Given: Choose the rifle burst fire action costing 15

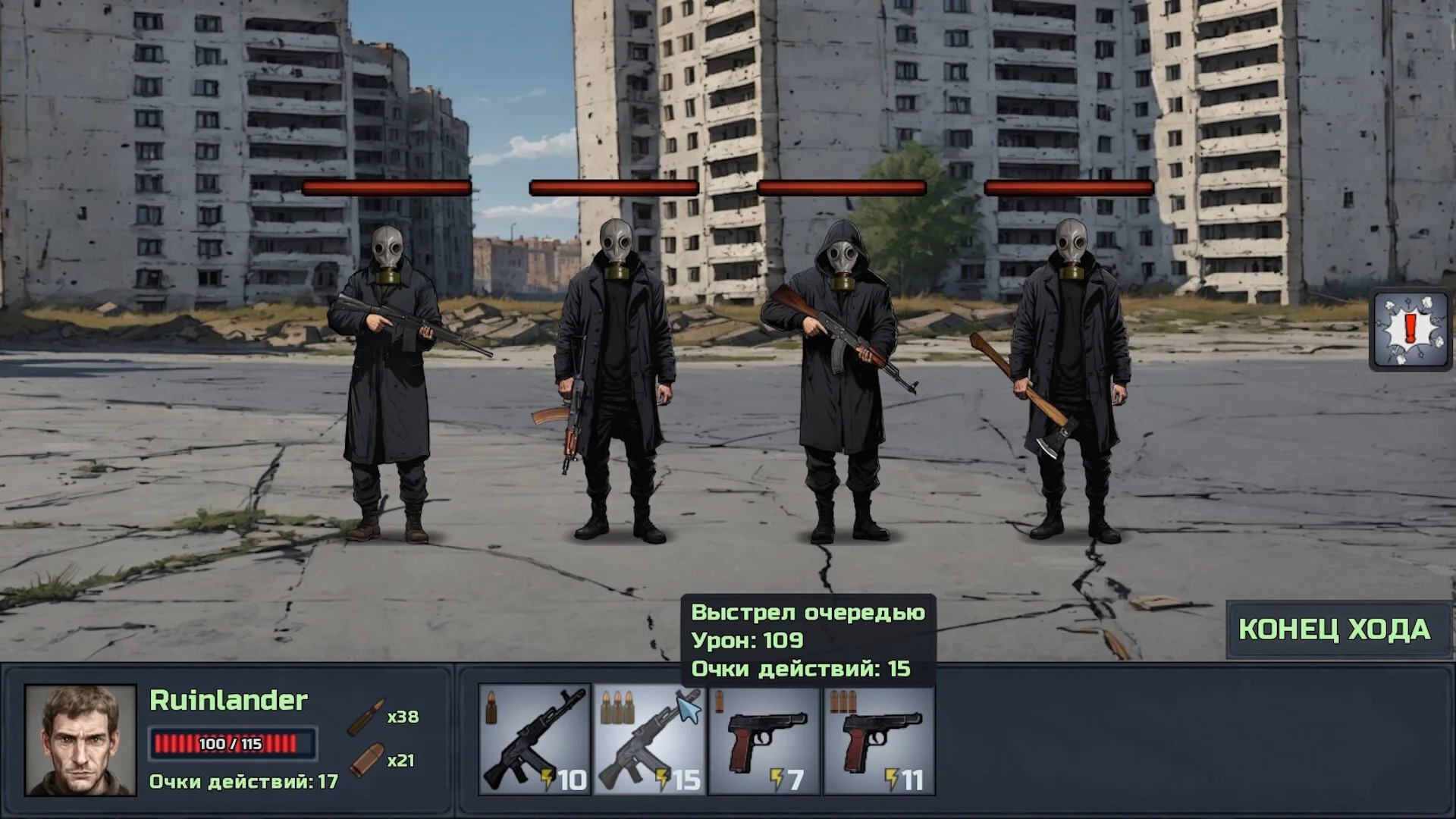Looking at the screenshot, I should (x=650, y=741).
